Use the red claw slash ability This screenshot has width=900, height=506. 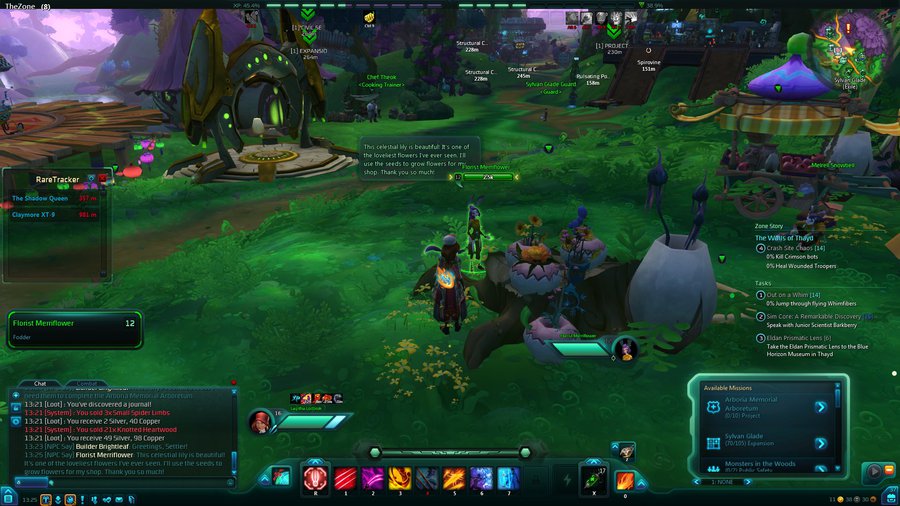[345, 478]
